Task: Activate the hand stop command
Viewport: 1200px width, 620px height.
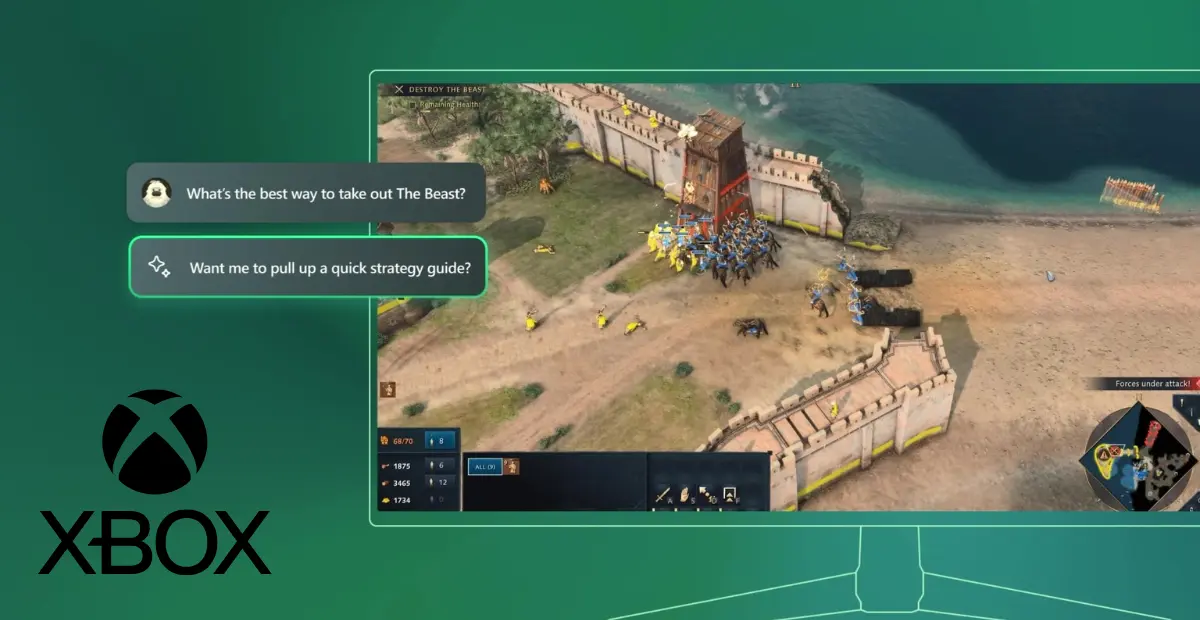Action: pos(685,494)
